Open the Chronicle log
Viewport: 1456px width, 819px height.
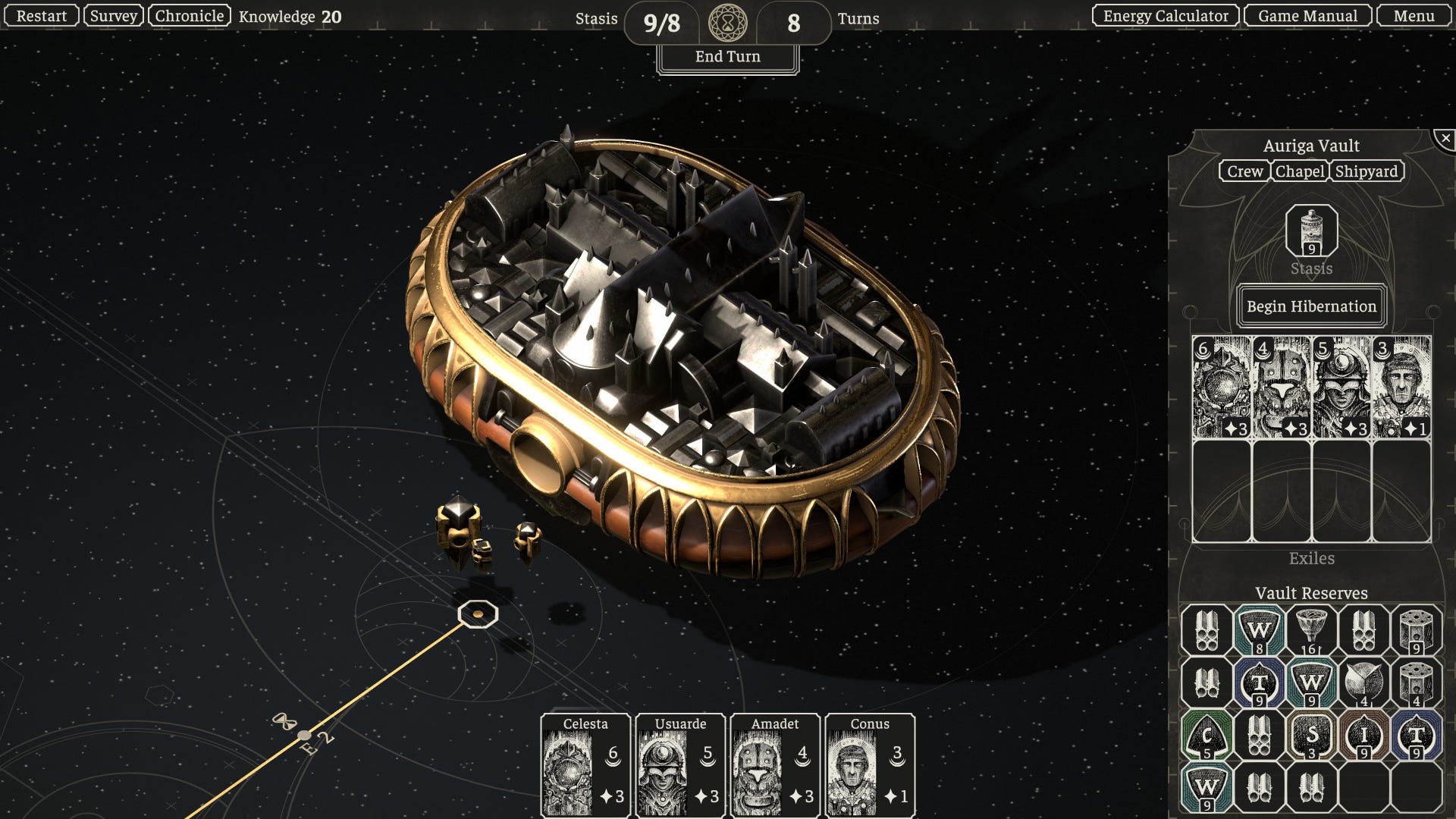pos(190,16)
